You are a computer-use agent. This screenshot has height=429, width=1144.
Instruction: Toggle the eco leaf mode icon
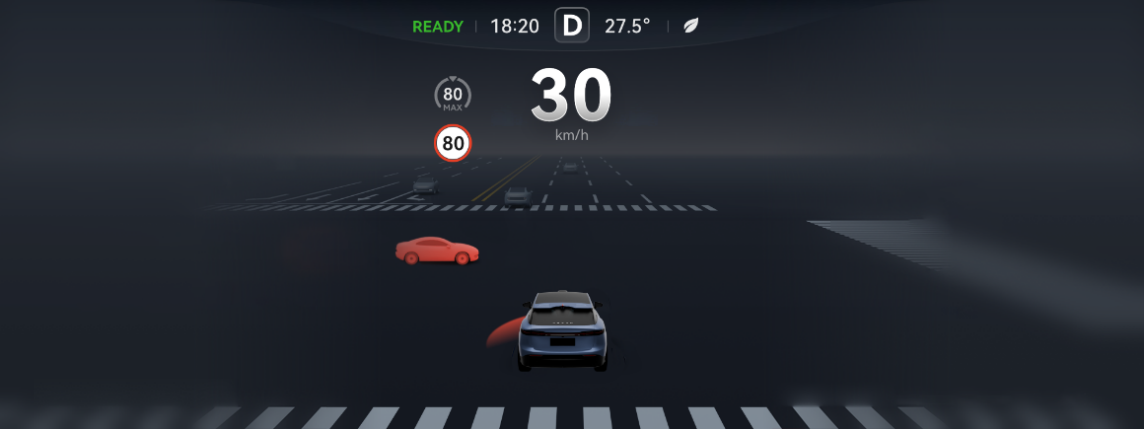click(x=690, y=26)
